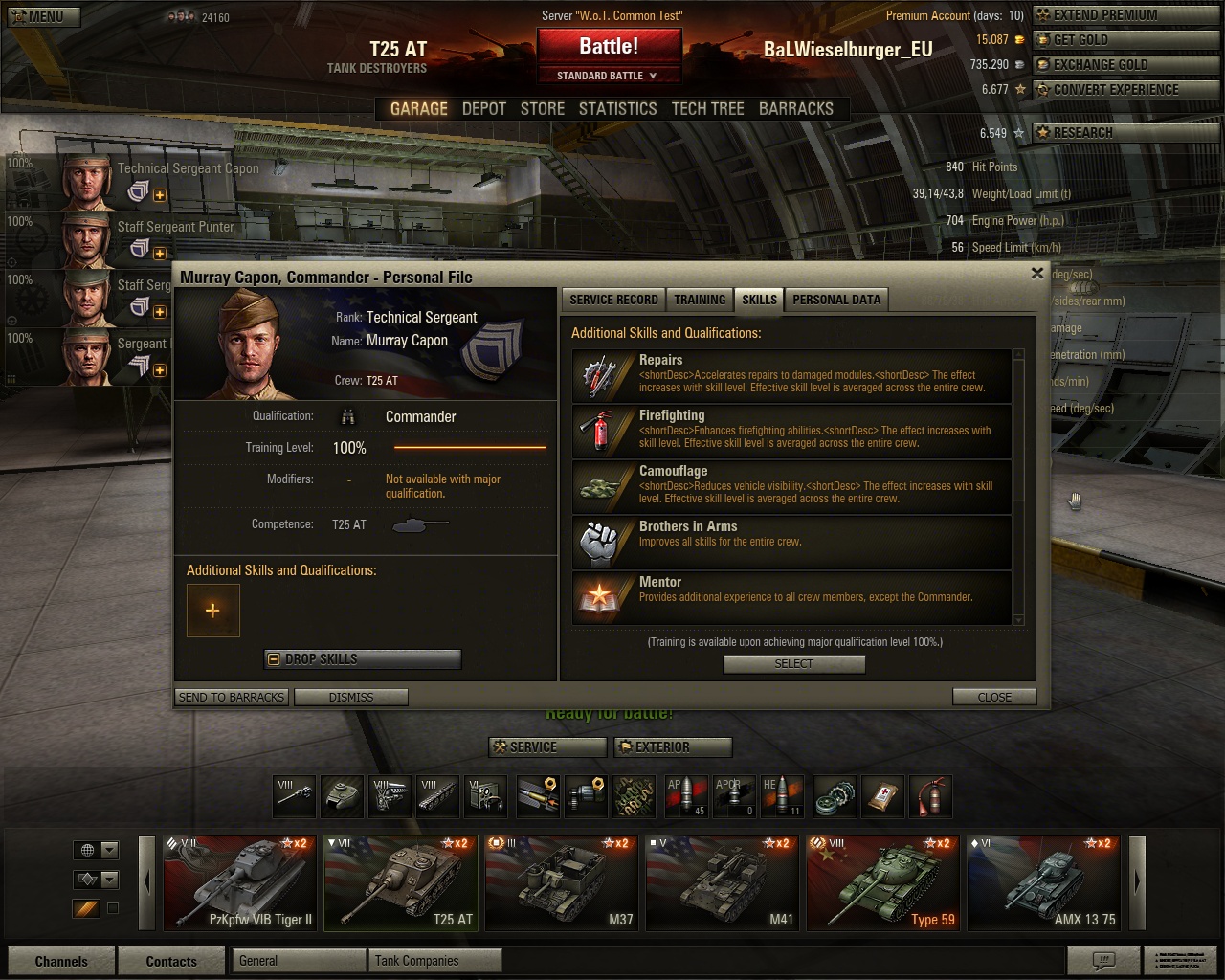Open the Depot section

click(483, 109)
